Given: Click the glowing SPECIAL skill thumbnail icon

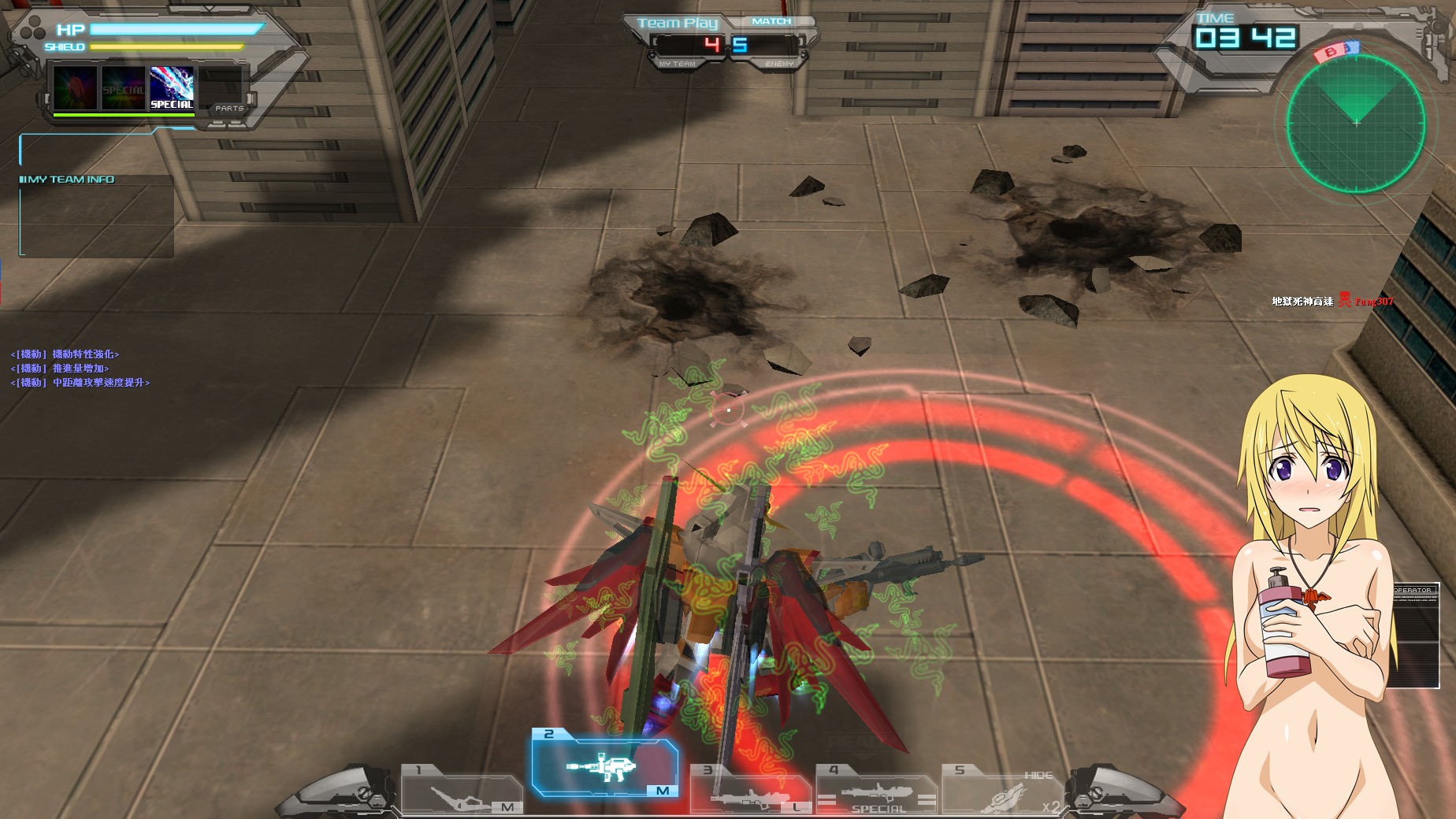Looking at the screenshot, I should [x=170, y=87].
